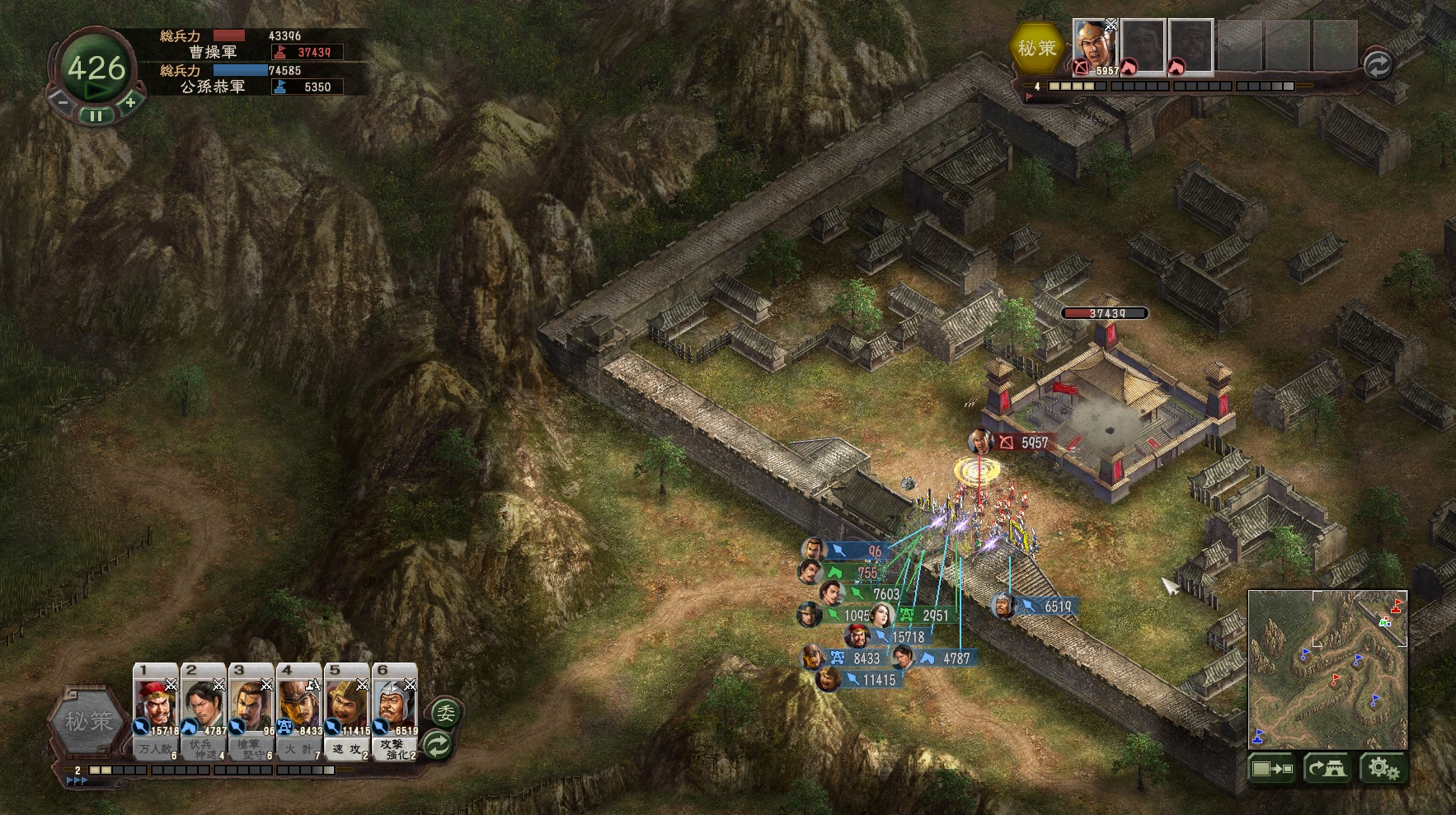Open the grey 秘策 hexagon for your army
This screenshot has width=1456, height=815.
[89, 722]
